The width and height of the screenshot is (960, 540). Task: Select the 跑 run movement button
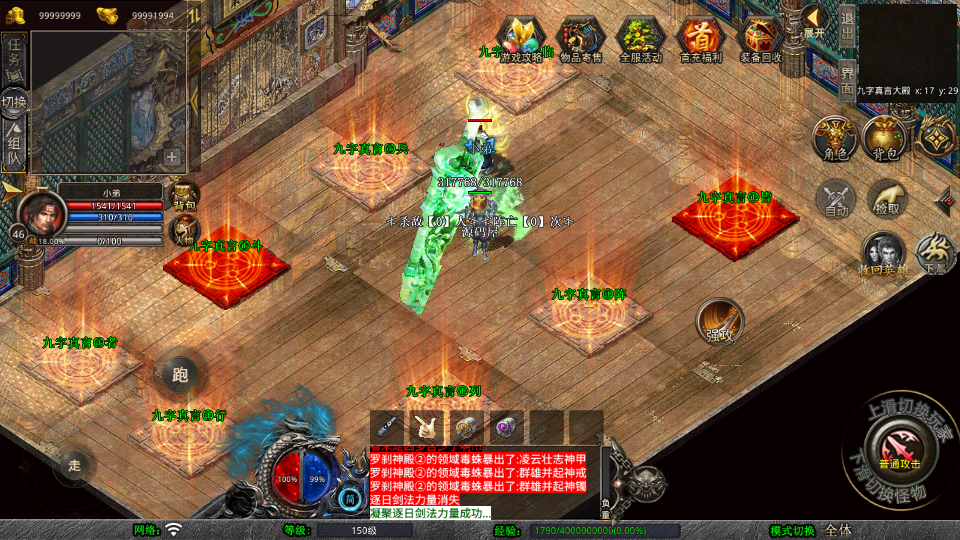(x=180, y=376)
